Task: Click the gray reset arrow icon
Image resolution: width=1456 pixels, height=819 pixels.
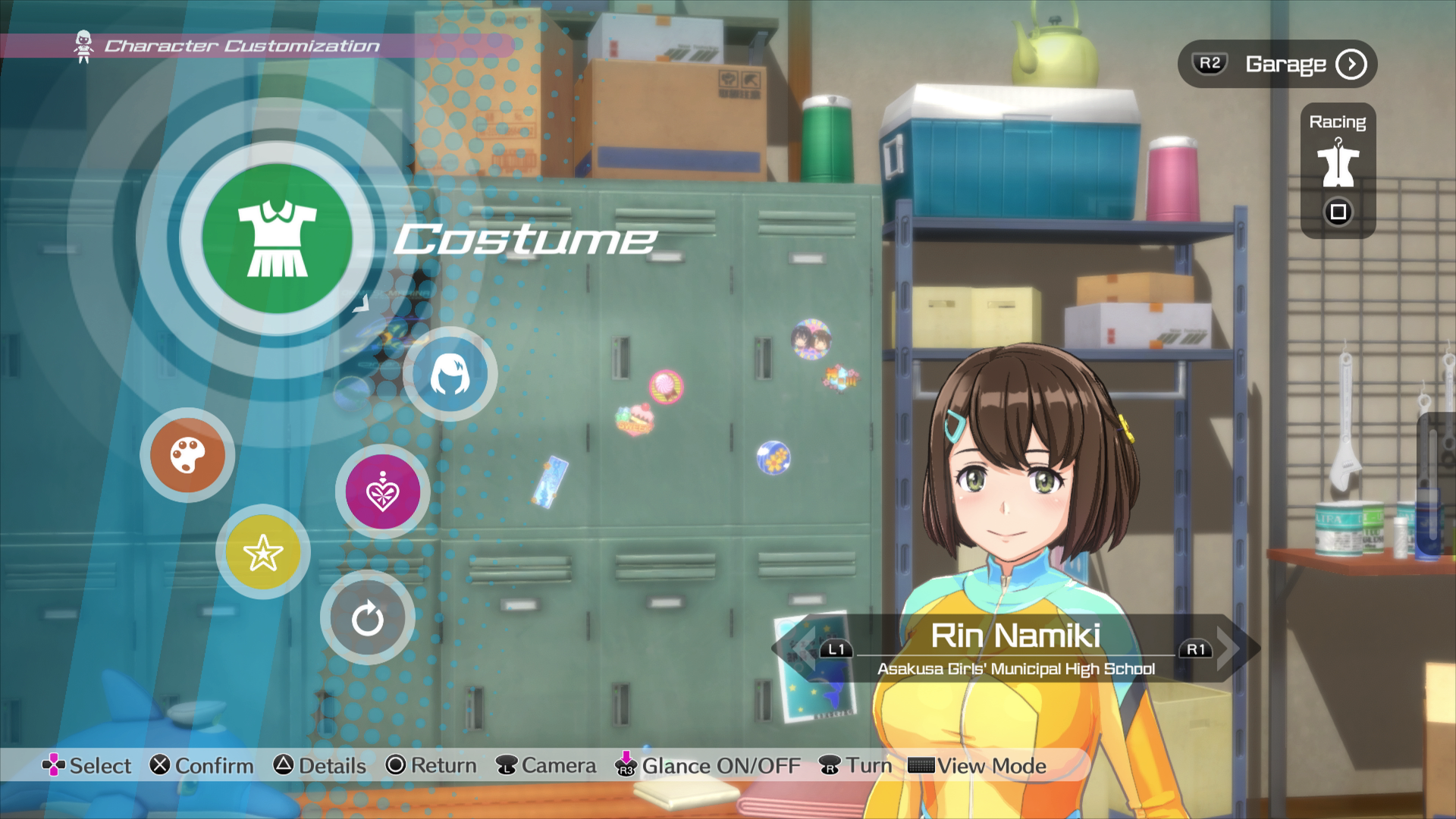Action: pyautogui.click(x=368, y=618)
